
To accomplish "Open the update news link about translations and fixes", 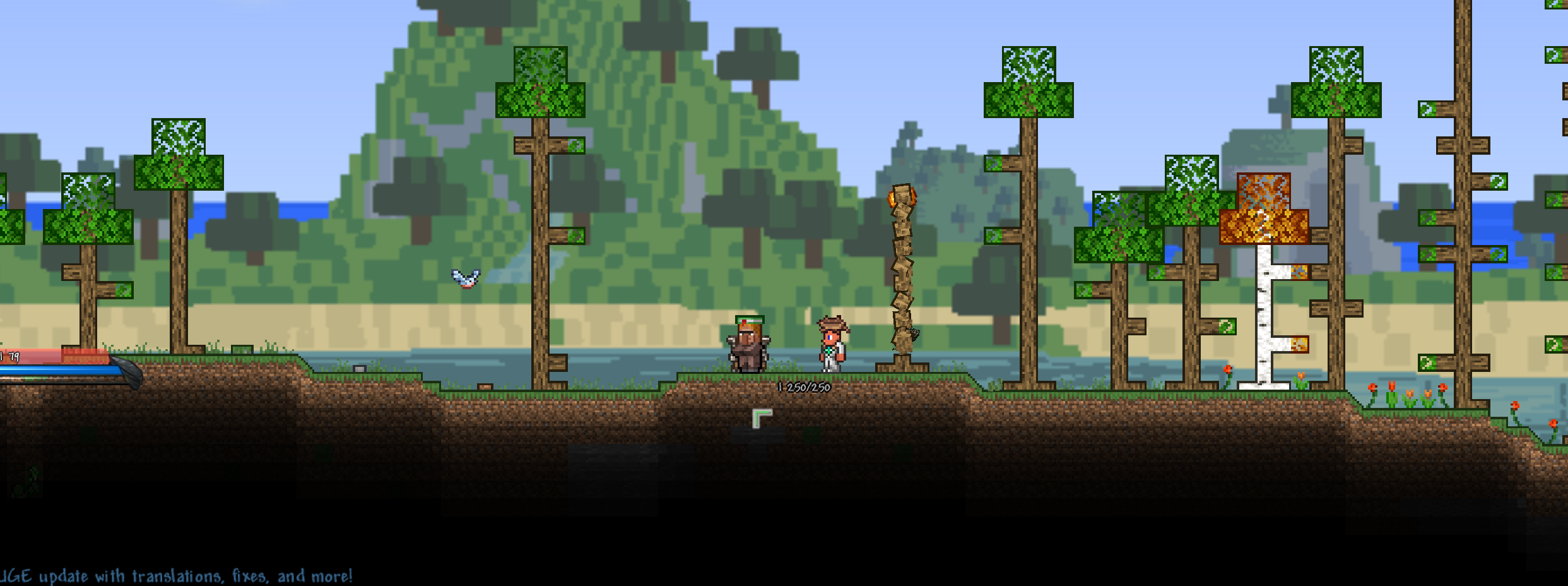I will pos(177,576).
